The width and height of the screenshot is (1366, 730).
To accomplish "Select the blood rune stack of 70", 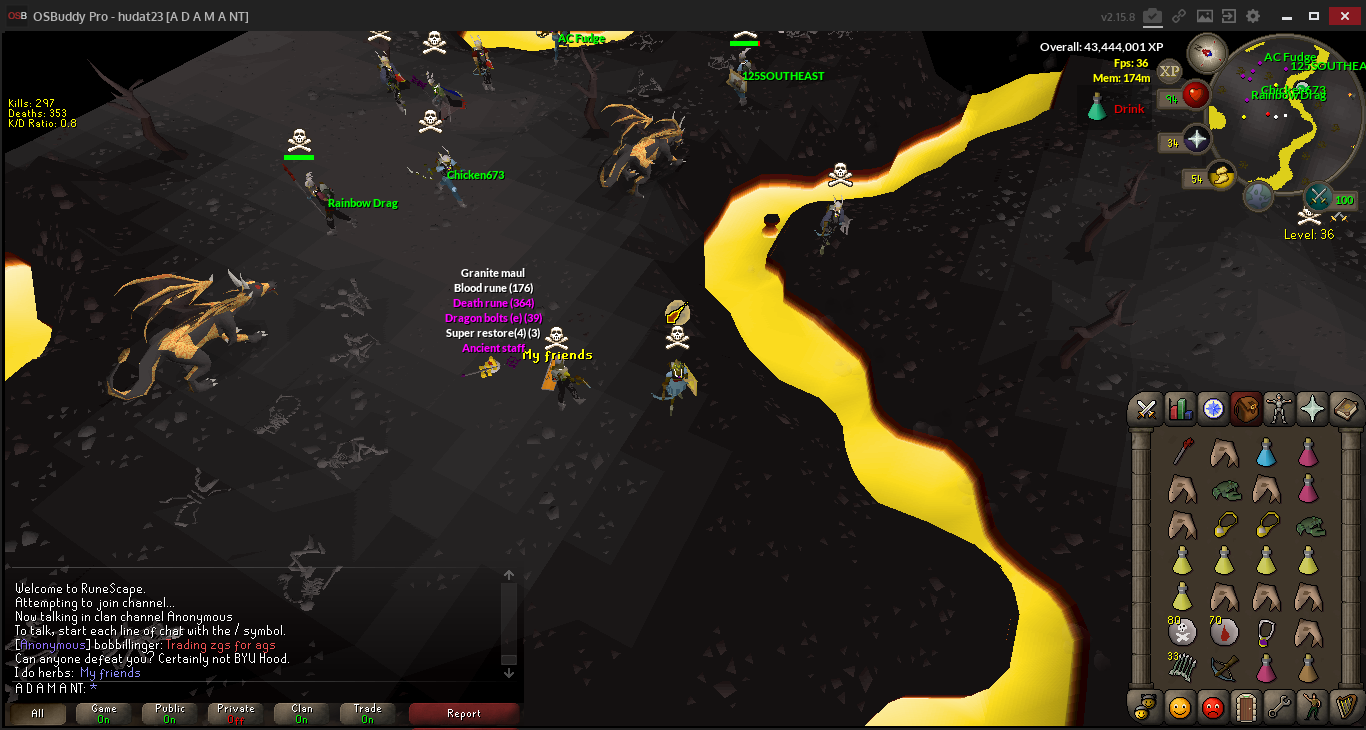I will (x=1225, y=631).
